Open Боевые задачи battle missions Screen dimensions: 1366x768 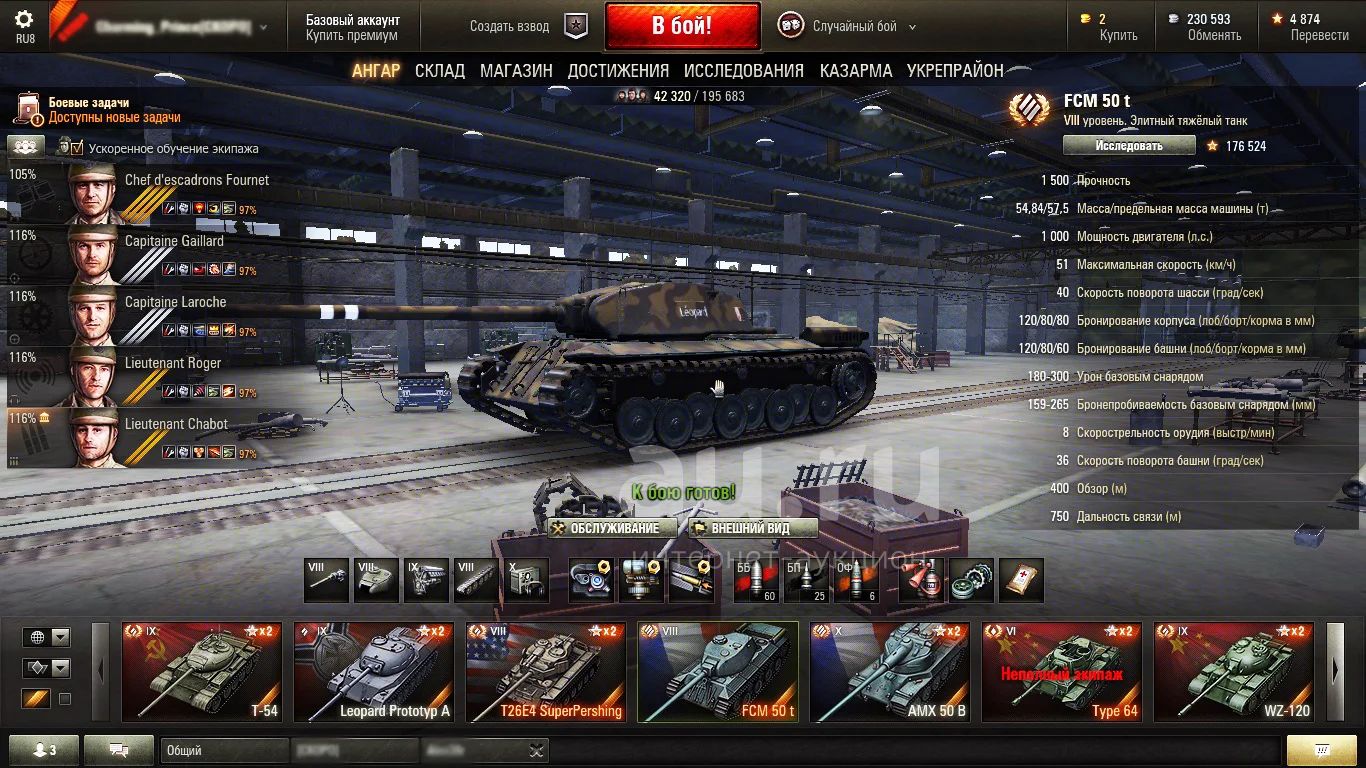coord(88,102)
